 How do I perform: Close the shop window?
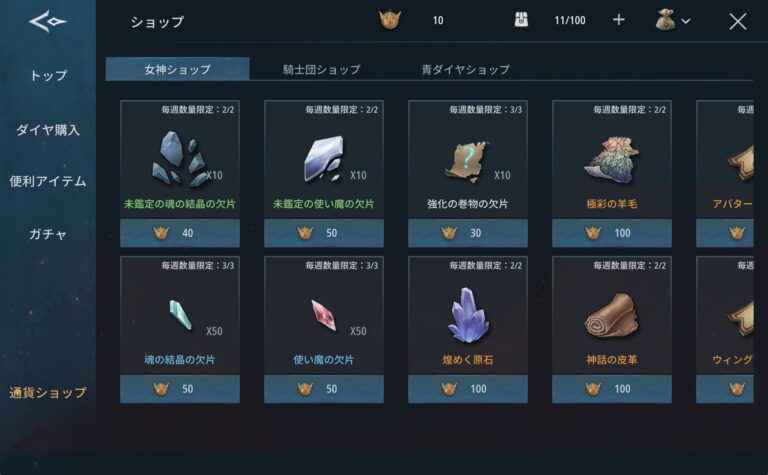(x=738, y=21)
